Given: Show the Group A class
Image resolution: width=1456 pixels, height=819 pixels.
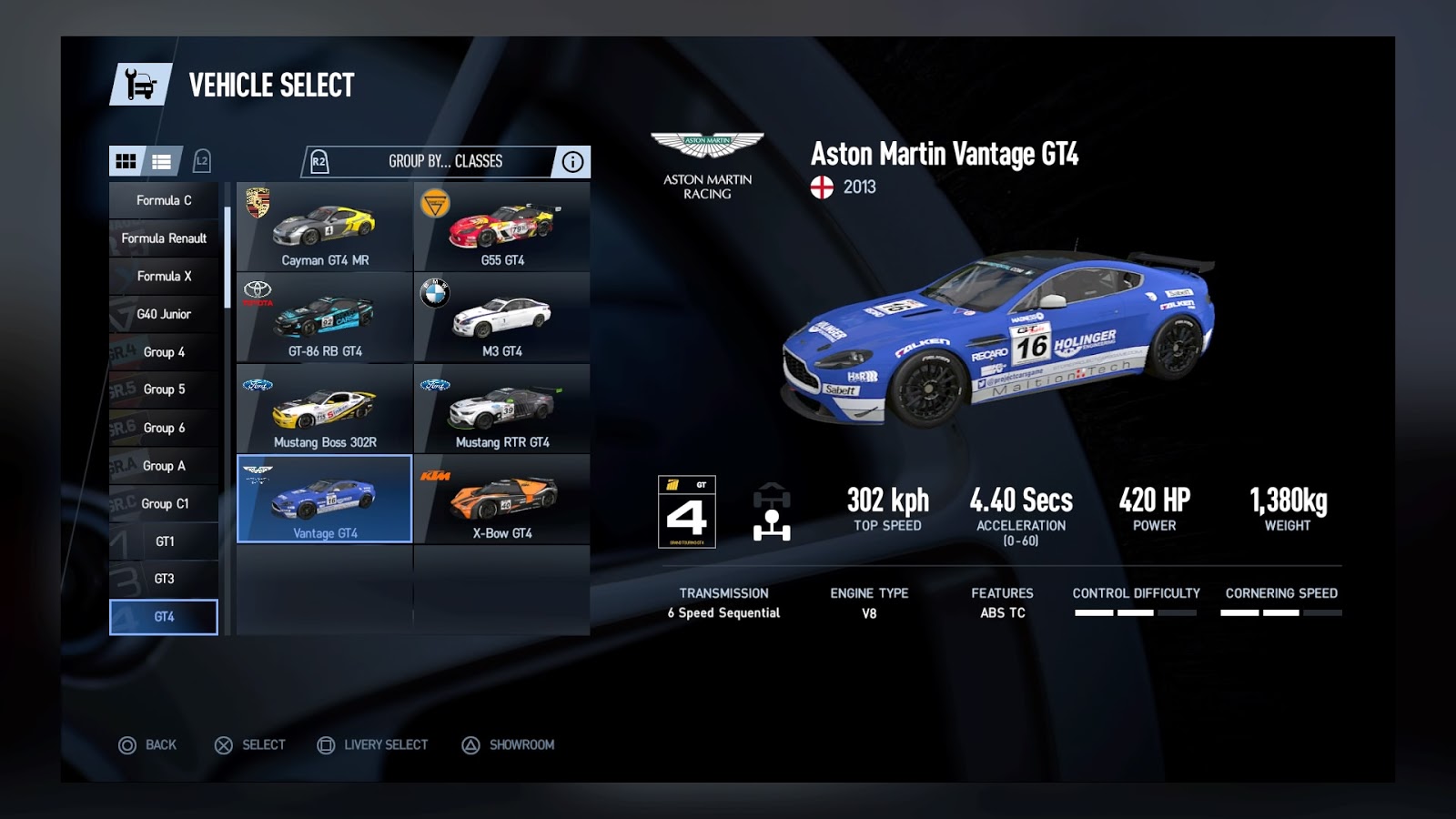Looking at the screenshot, I should (164, 466).
